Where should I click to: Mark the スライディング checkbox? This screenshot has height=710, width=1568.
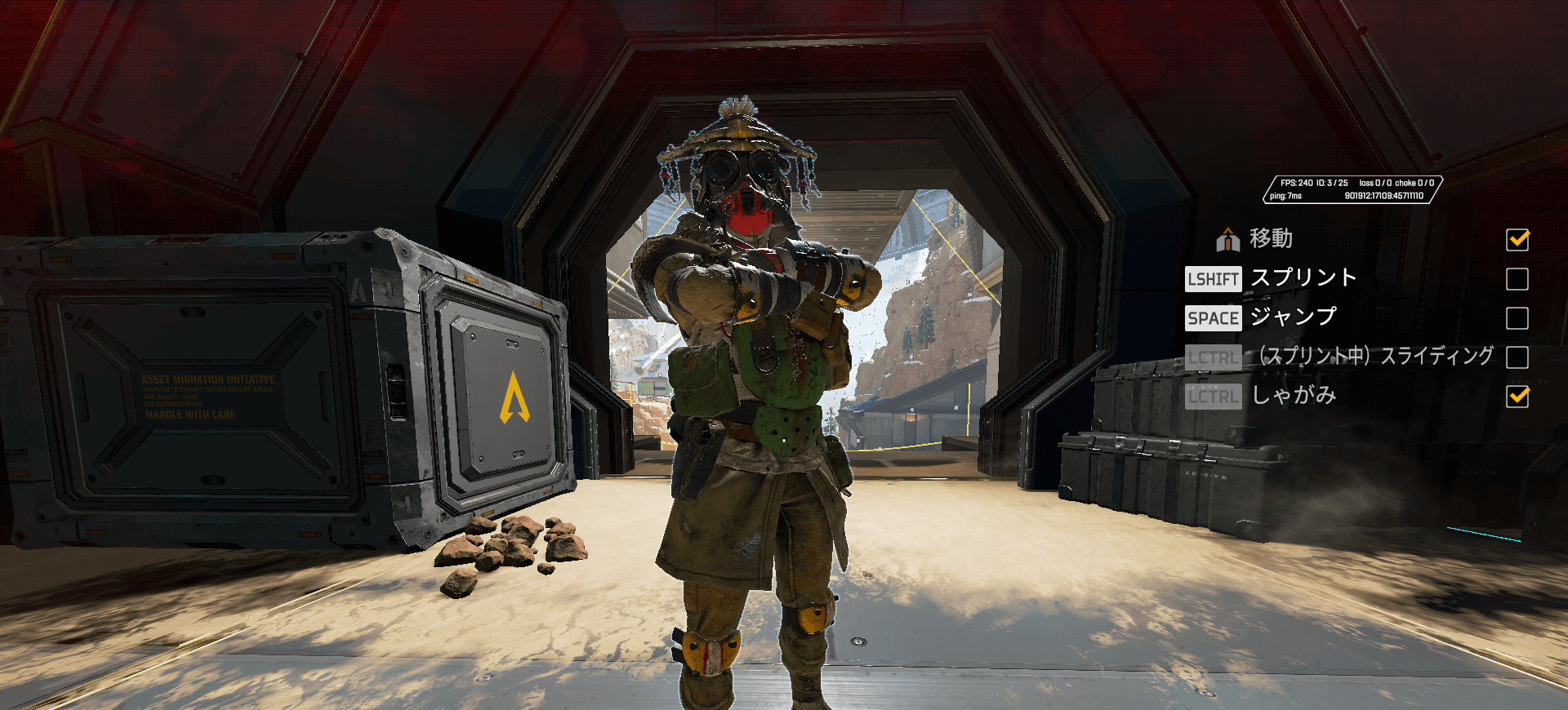coord(1517,357)
